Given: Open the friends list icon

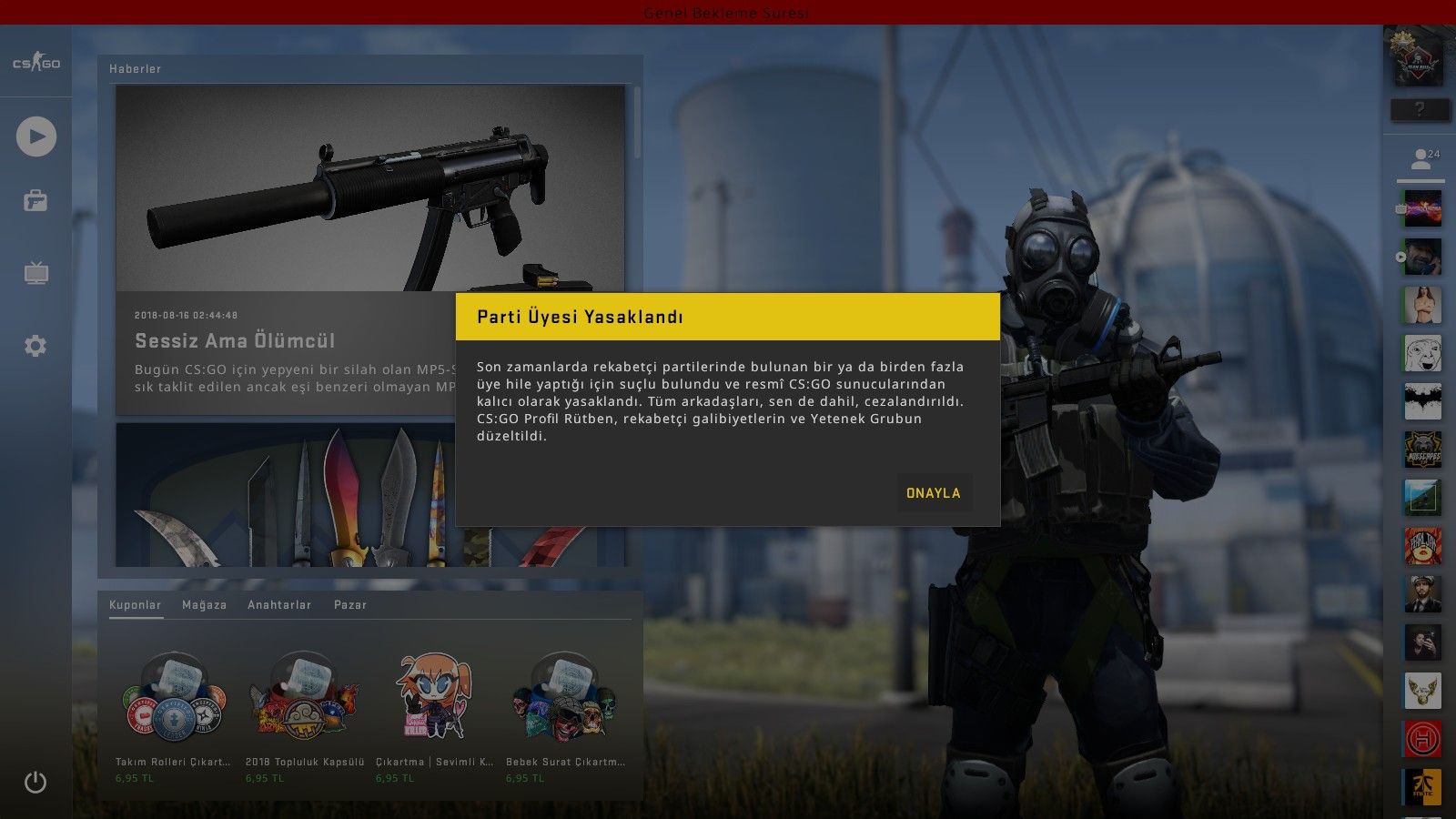Looking at the screenshot, I should [1421, 160].
